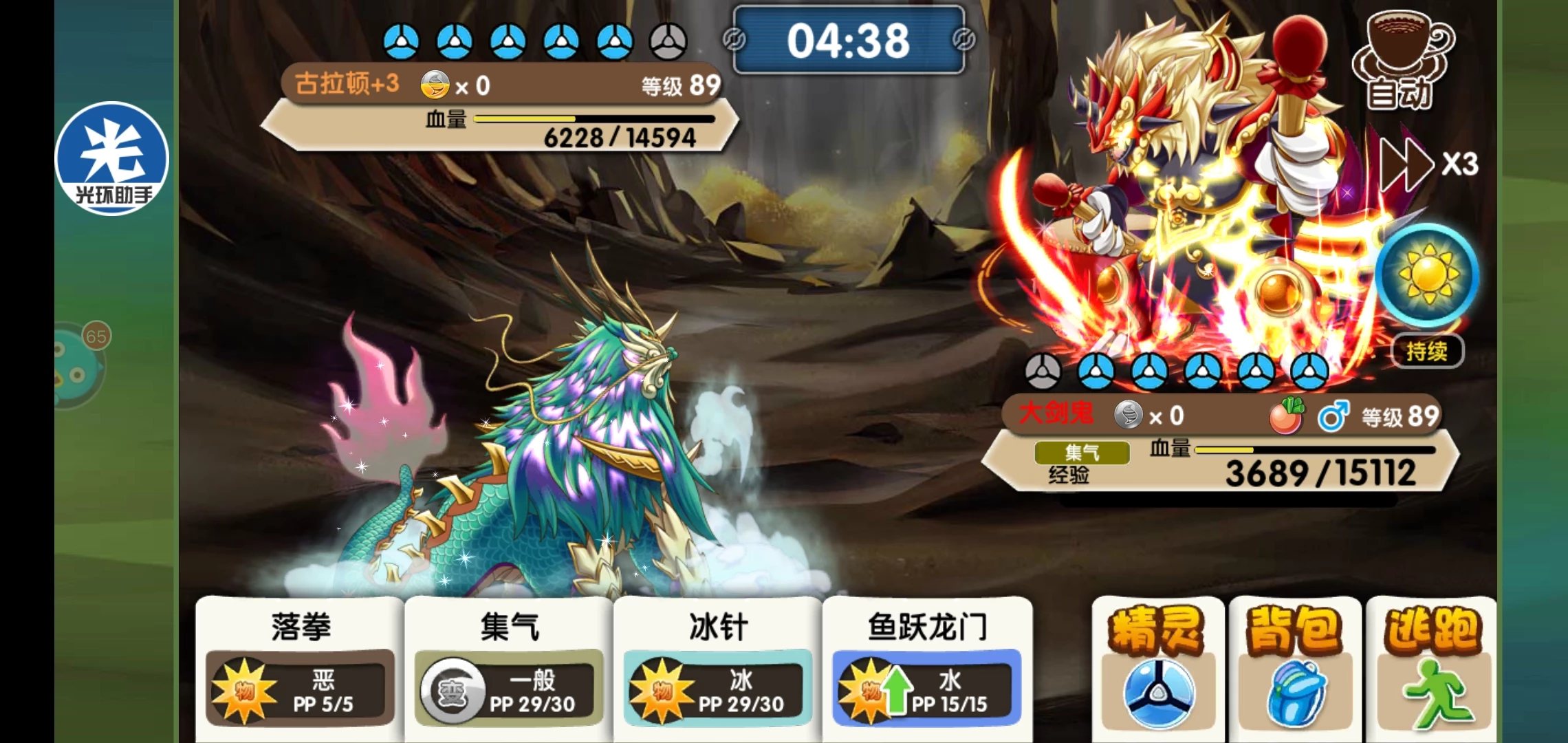The width and height of the screenshot is (1568, 743).
Task: Tap the 集气 status tag on 大剑鬼
Action: (x=1082, y=453)
